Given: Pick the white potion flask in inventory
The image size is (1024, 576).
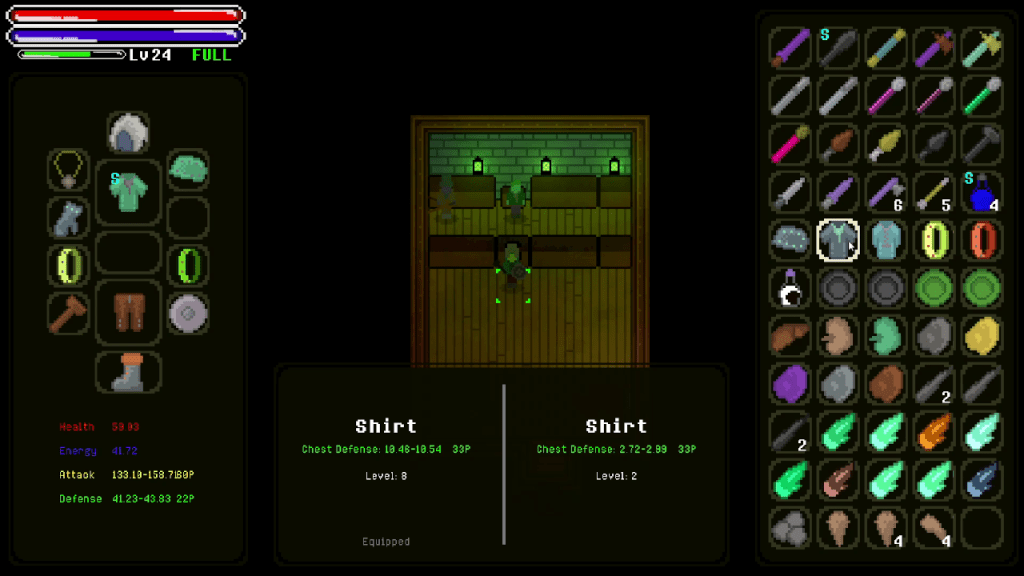Looking at the screenshot, I should point(789,288).
